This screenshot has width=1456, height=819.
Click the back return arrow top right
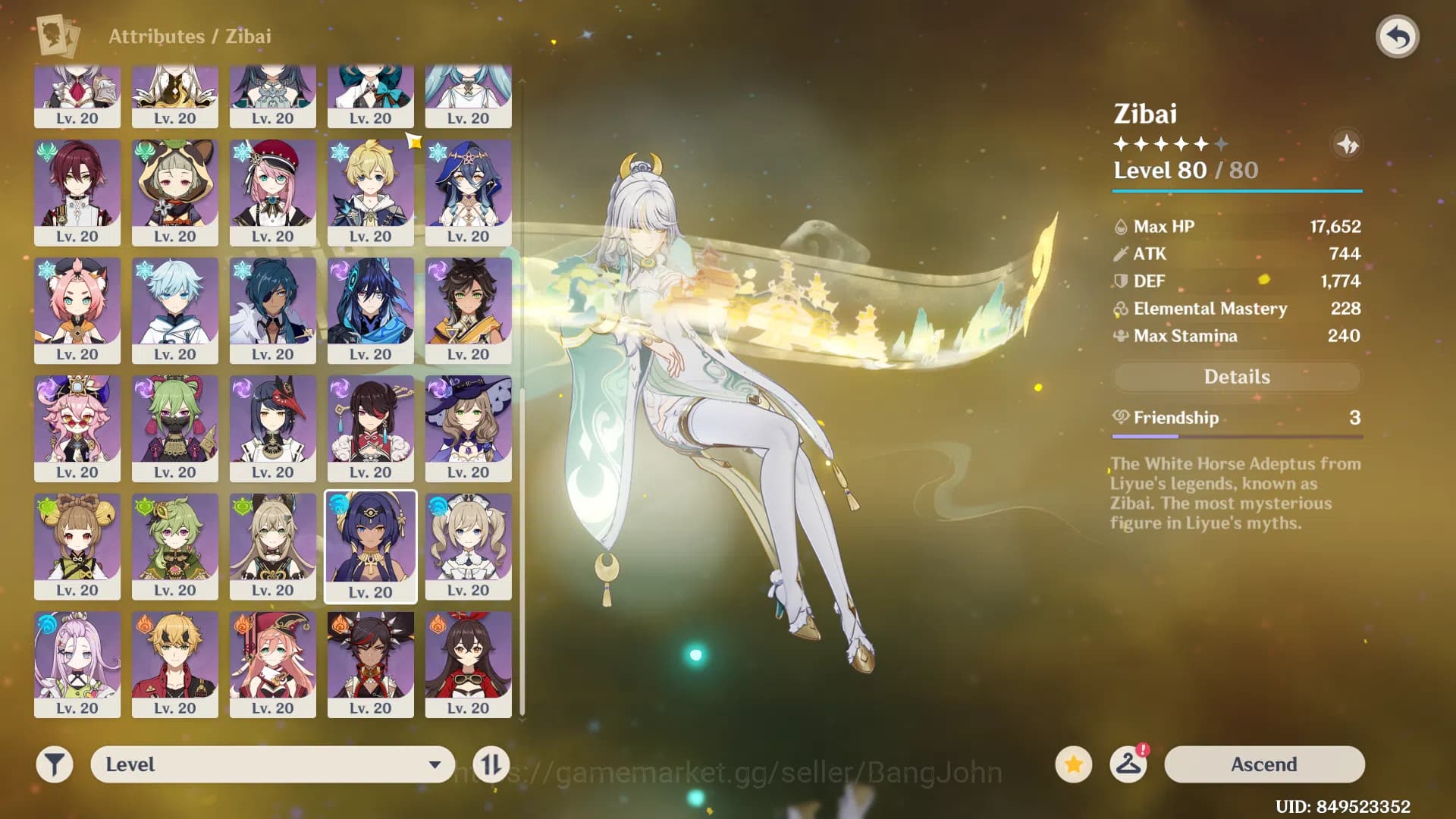(x=1399, y=34)
